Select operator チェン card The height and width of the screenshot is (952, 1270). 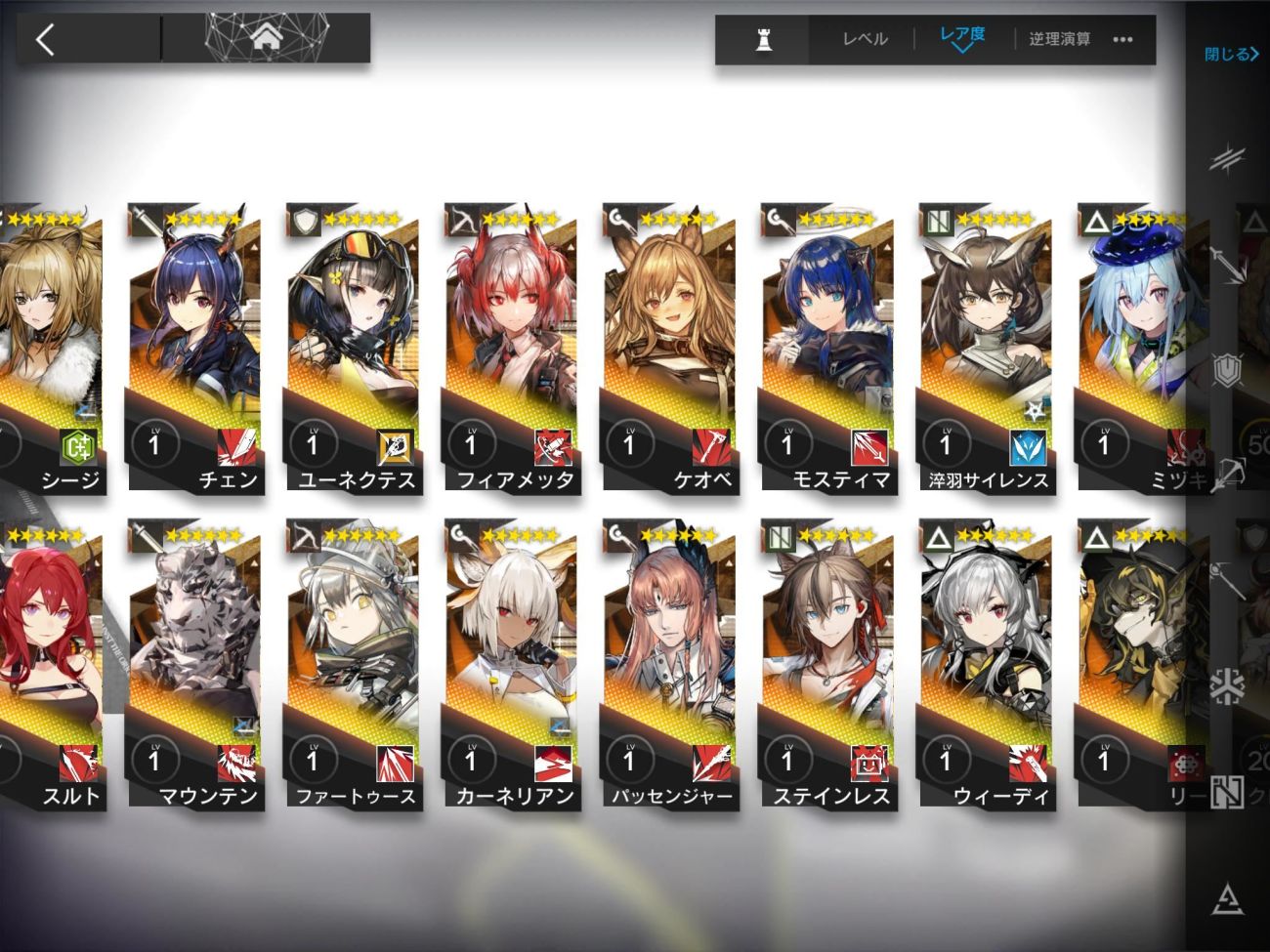pyautogui.click(x=193, y=347)
